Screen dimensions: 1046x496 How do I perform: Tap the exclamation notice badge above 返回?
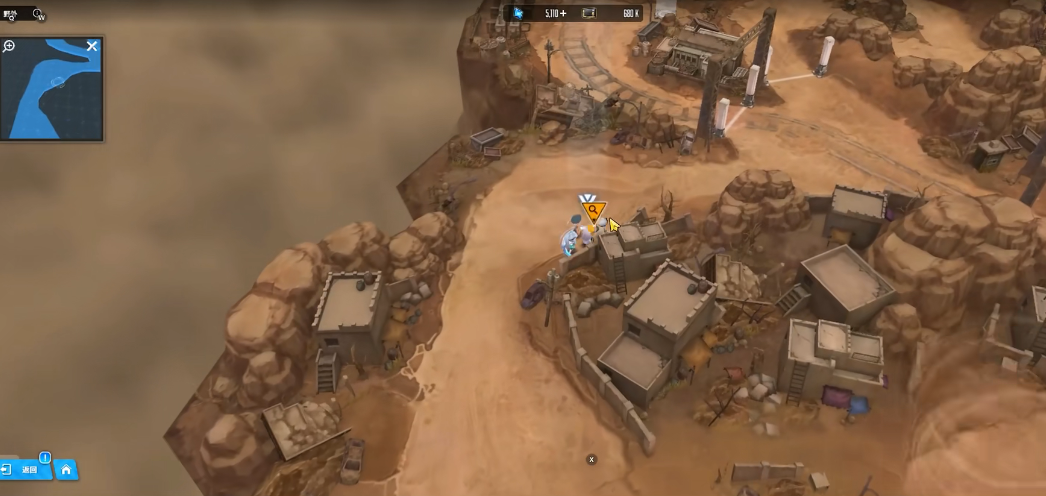pyautogui.click(x=45, y=457)
